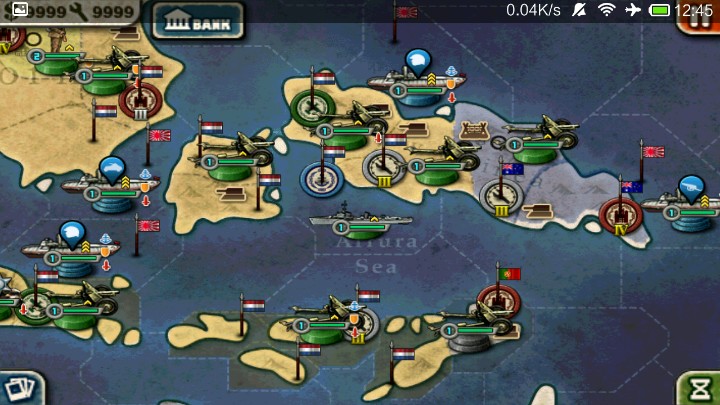Open the cards panel button

(x=19, y=388)
